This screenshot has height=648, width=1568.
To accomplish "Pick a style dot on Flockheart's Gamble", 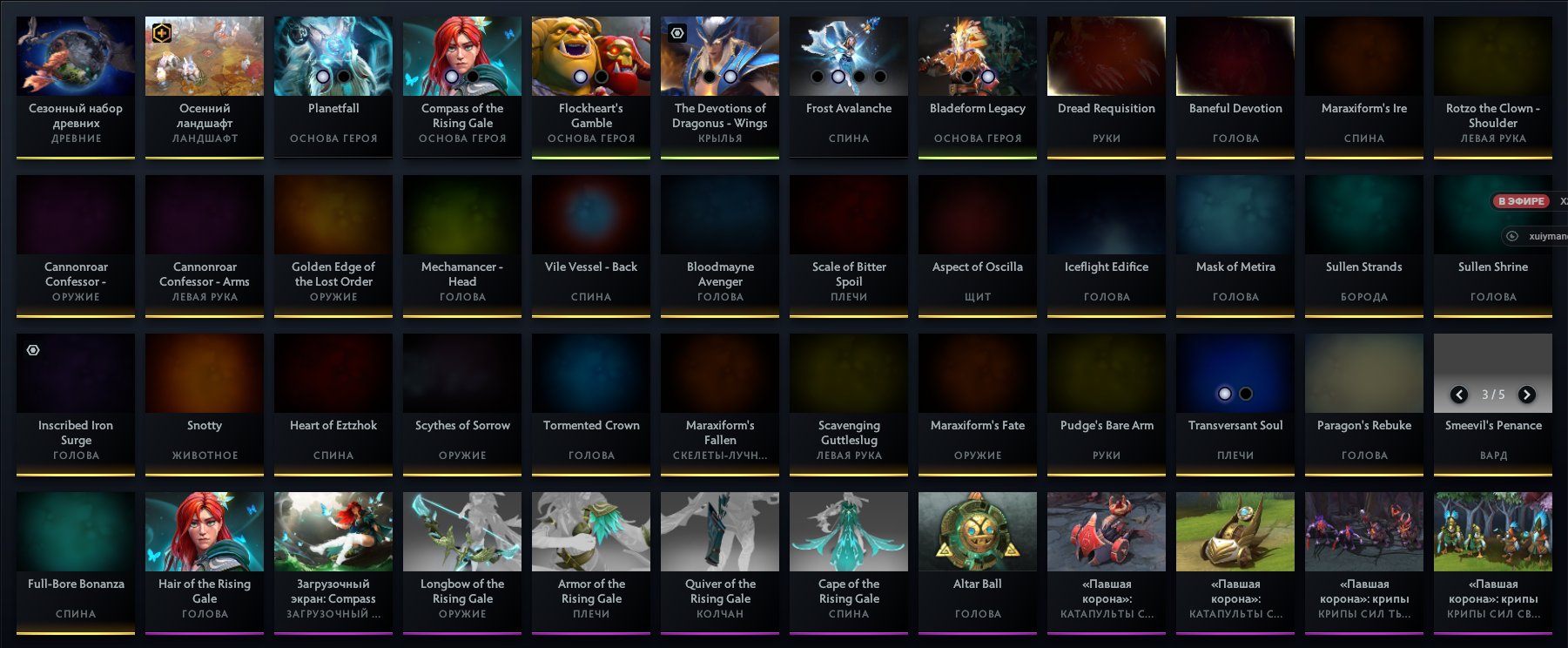I will click(582, 77).
